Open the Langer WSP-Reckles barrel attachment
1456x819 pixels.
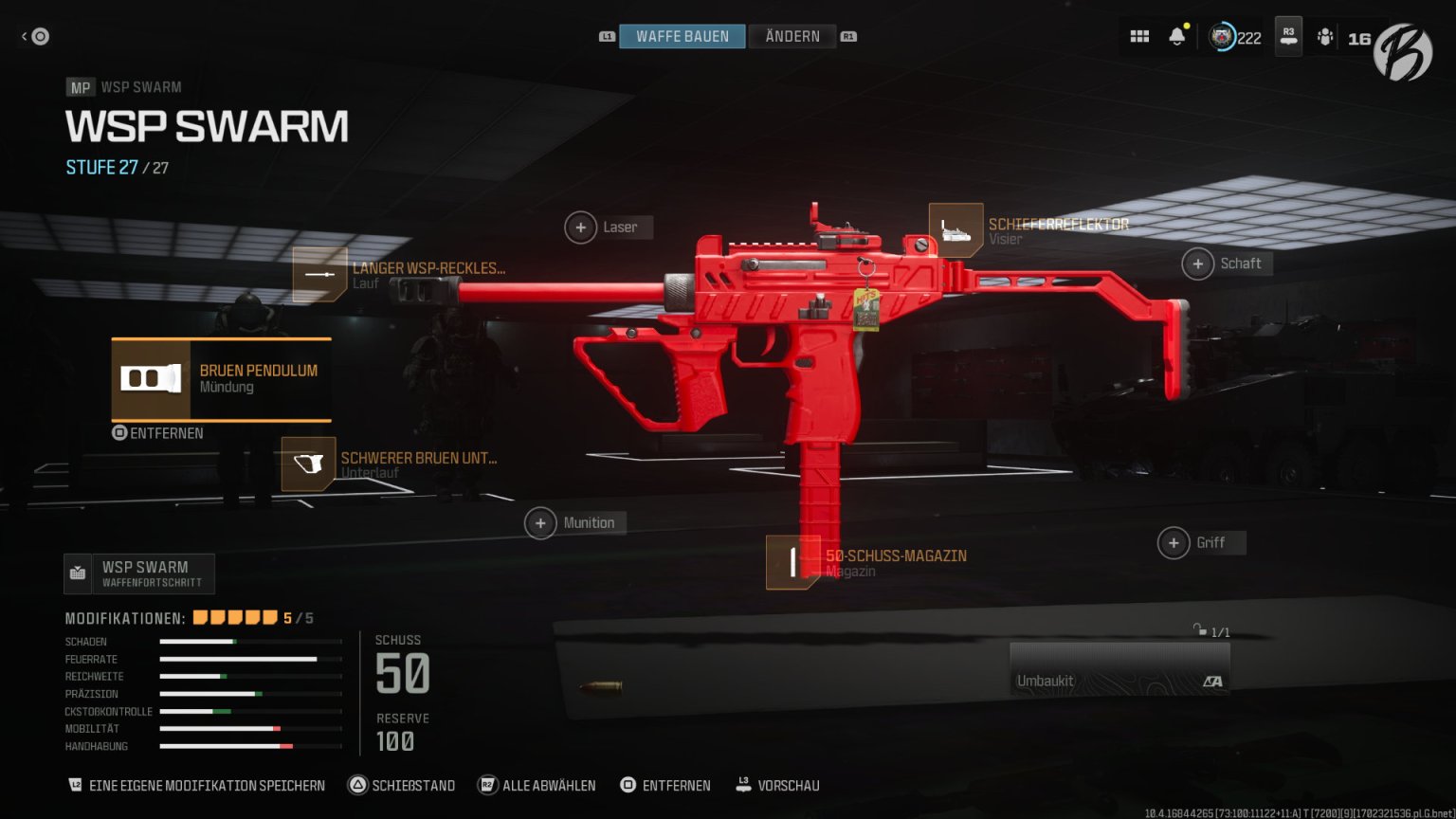pos(322,276)
